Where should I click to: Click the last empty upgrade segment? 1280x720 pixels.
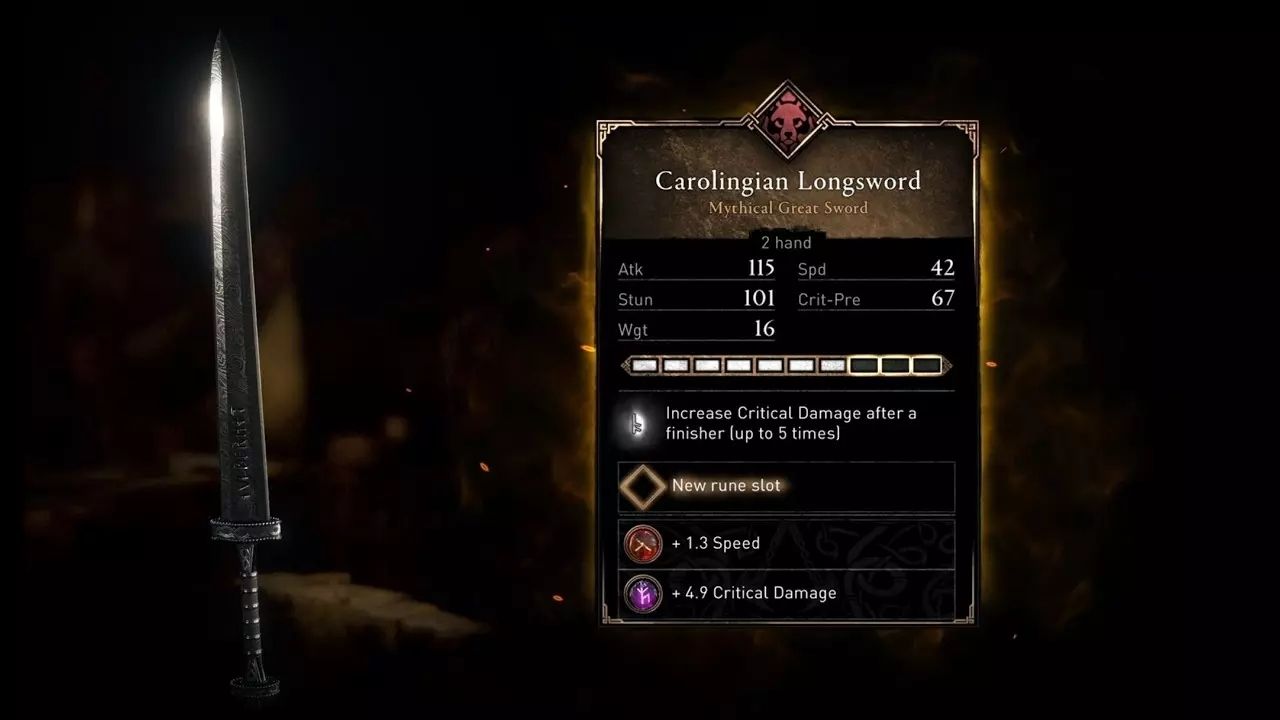(929, 365)
